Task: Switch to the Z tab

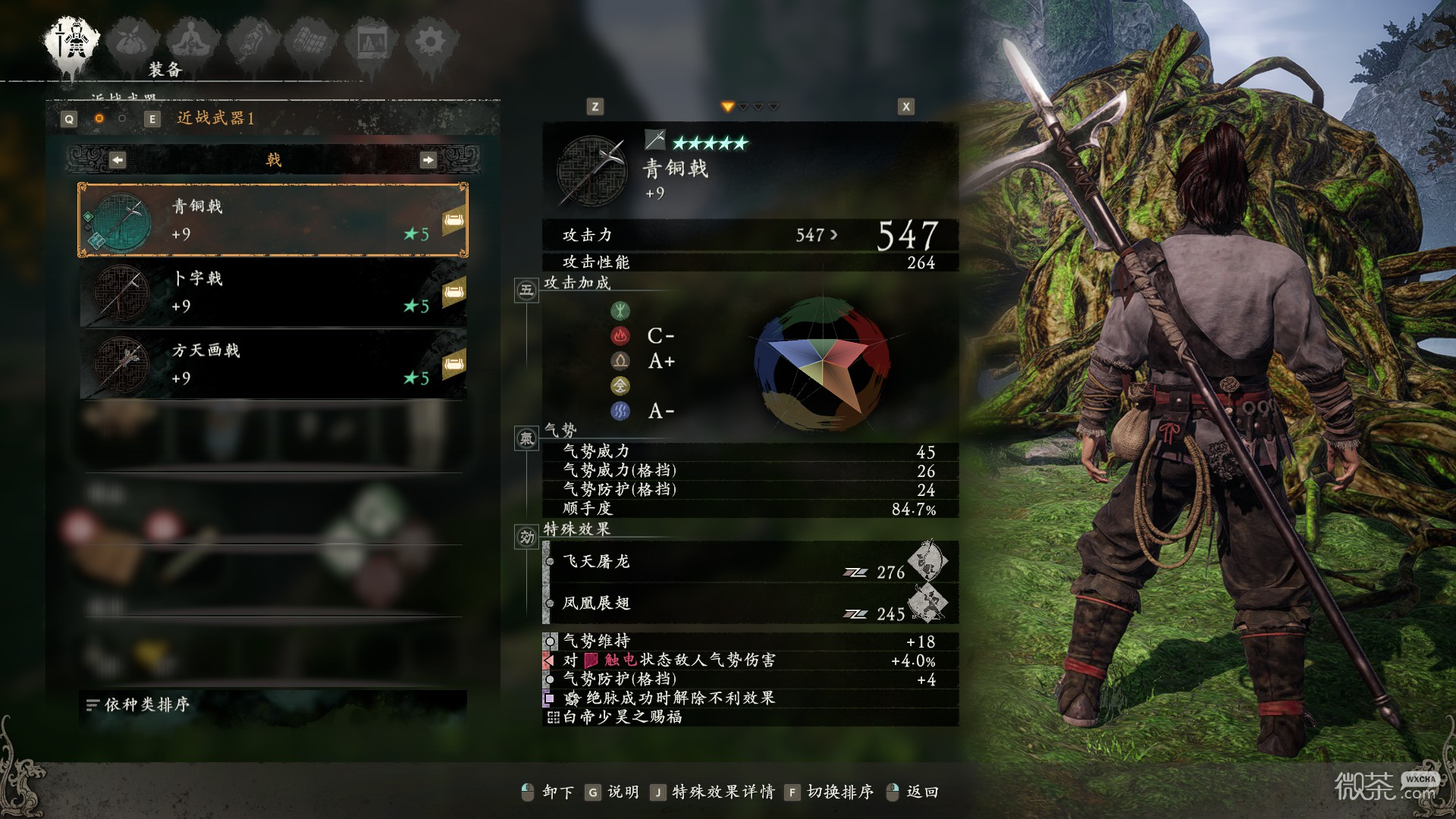Action: coord(594,107)
